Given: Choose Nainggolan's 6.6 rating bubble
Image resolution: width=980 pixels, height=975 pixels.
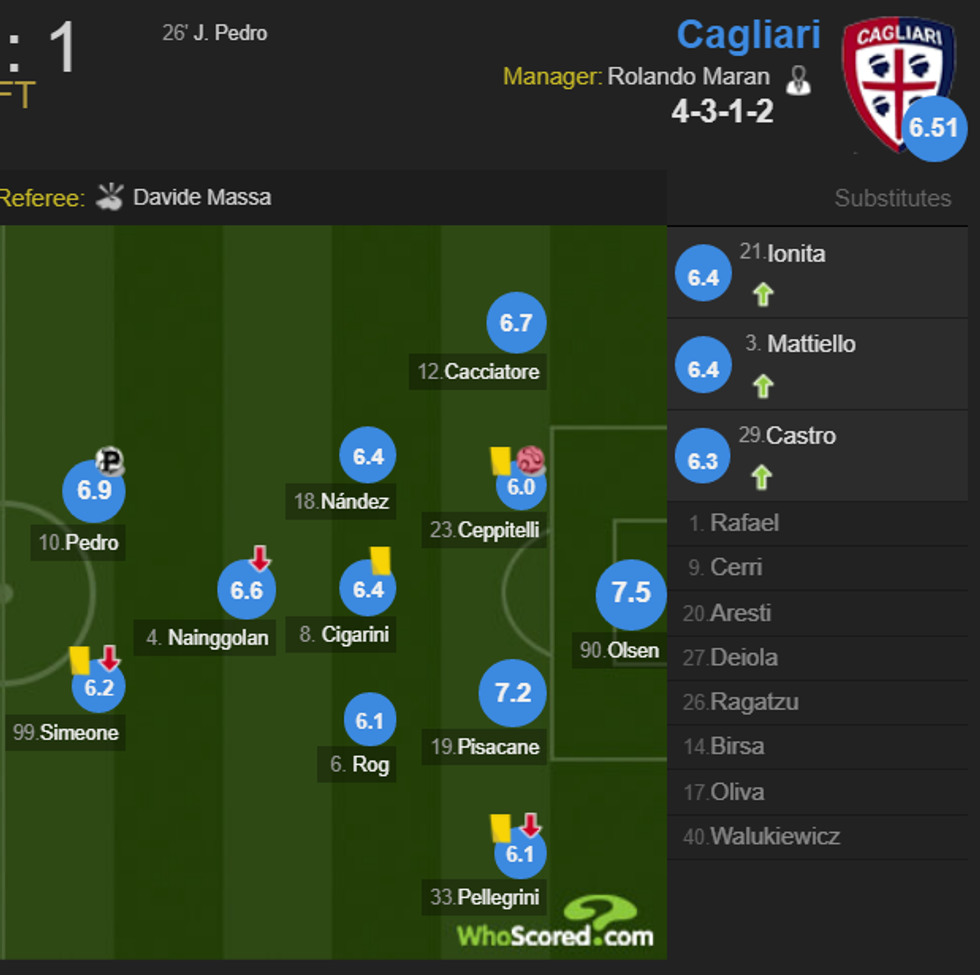Looking at the screenshot, I should 246,591.
